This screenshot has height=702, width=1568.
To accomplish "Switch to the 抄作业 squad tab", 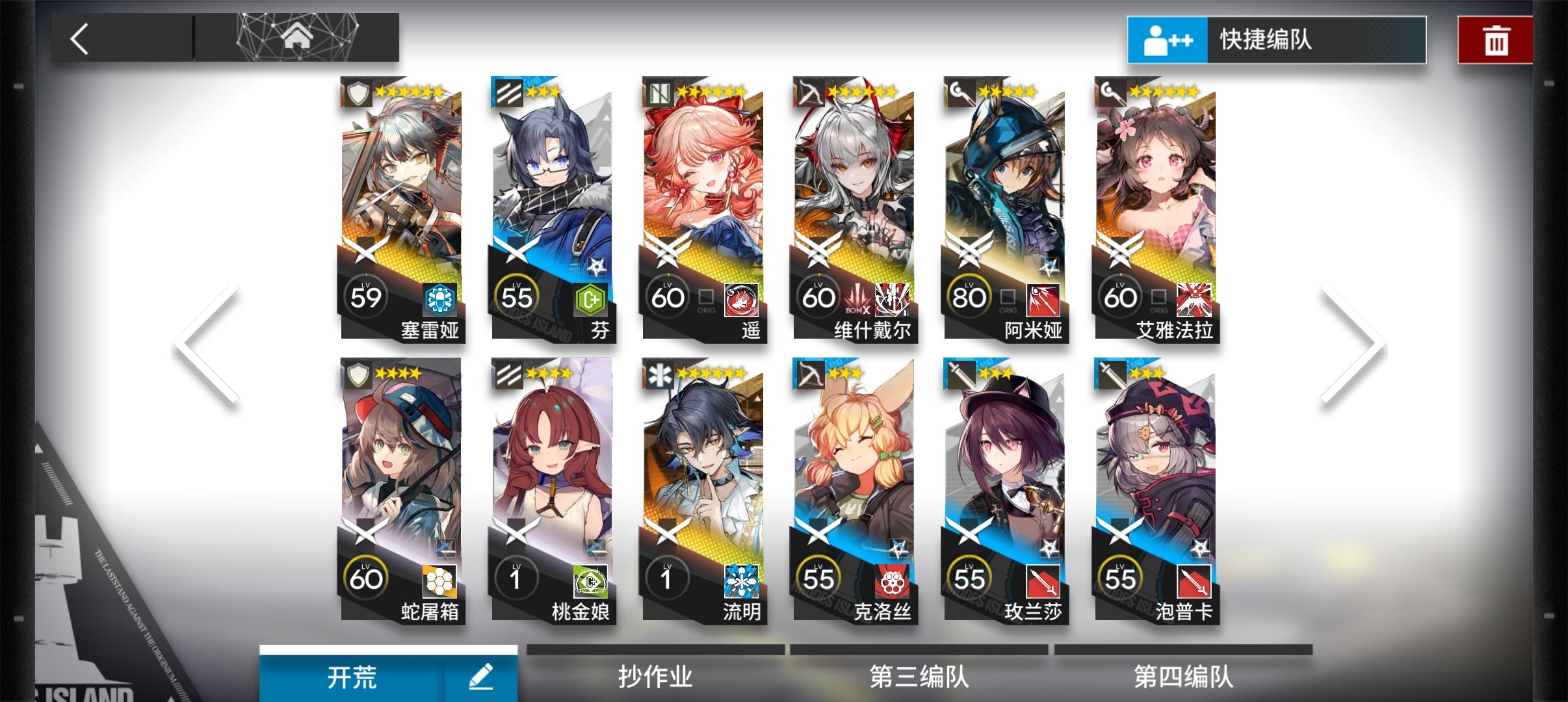I will (x=655, y=676).
